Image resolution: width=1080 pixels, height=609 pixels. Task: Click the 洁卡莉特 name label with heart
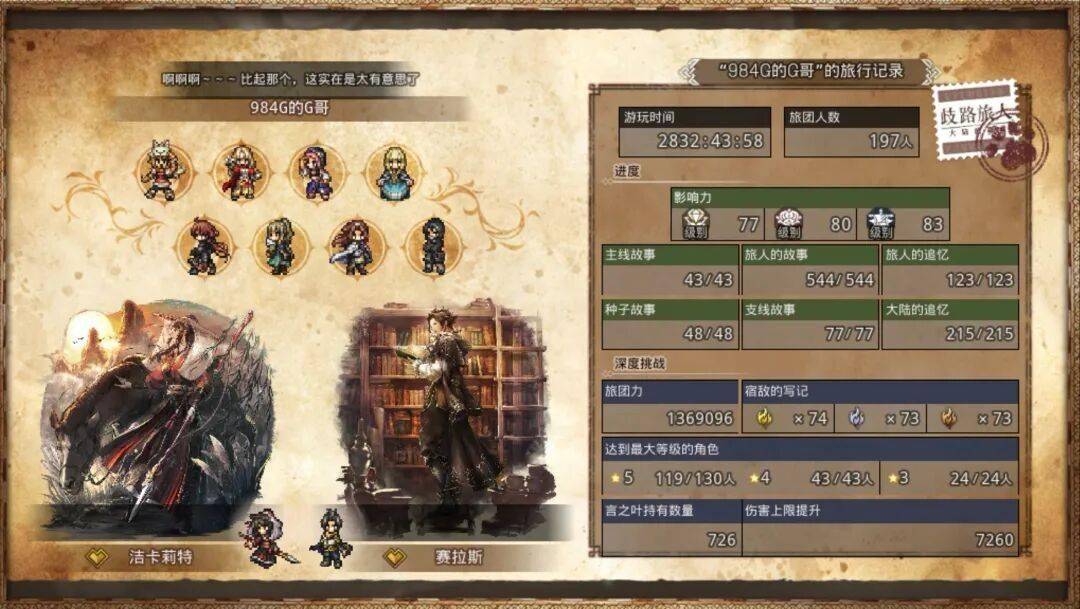pyautogui.click(x=145, y=557)
